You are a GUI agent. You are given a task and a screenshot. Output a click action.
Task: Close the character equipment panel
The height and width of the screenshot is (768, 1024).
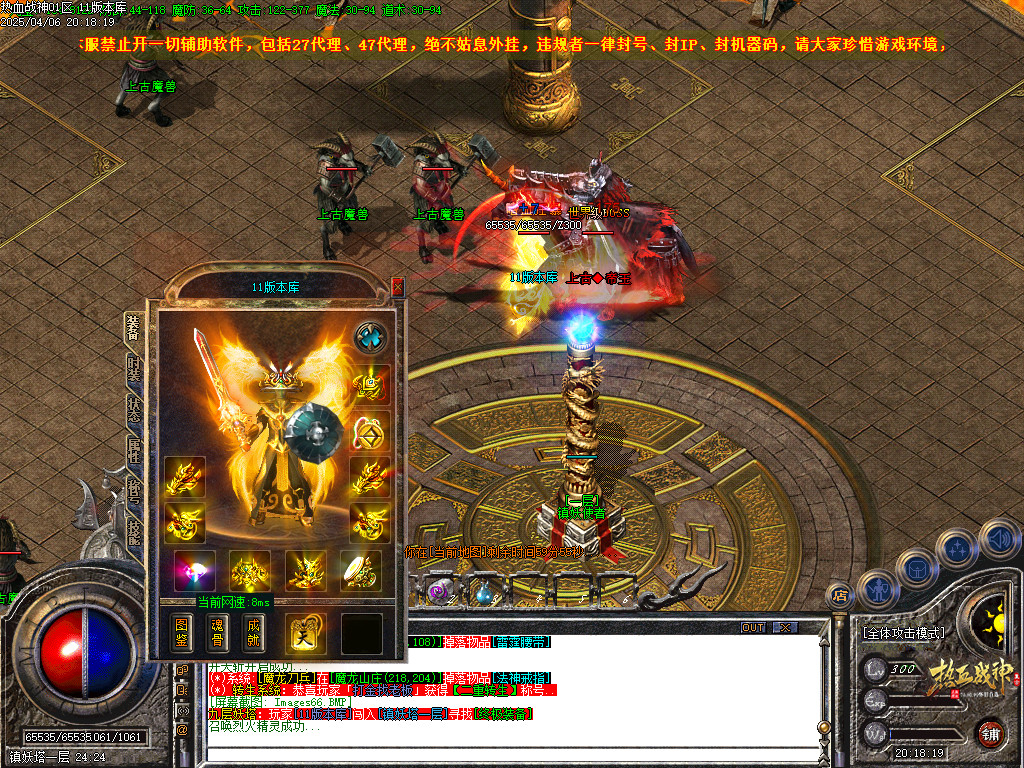click(397, 287)
